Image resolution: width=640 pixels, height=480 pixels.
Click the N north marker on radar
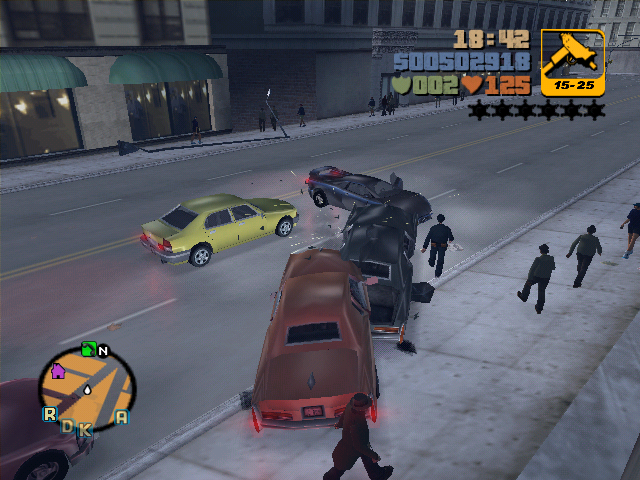[102, 351]
